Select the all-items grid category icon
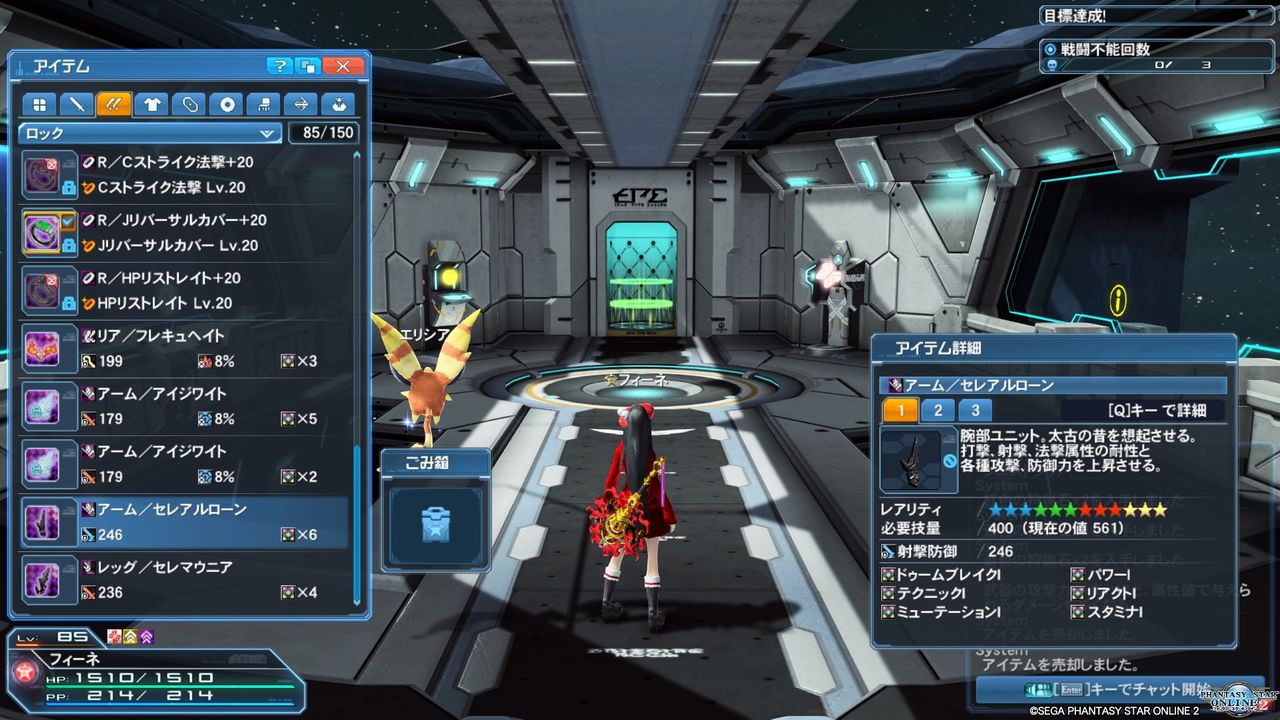Screen dimensions: 1280x720 click(38, 104)
